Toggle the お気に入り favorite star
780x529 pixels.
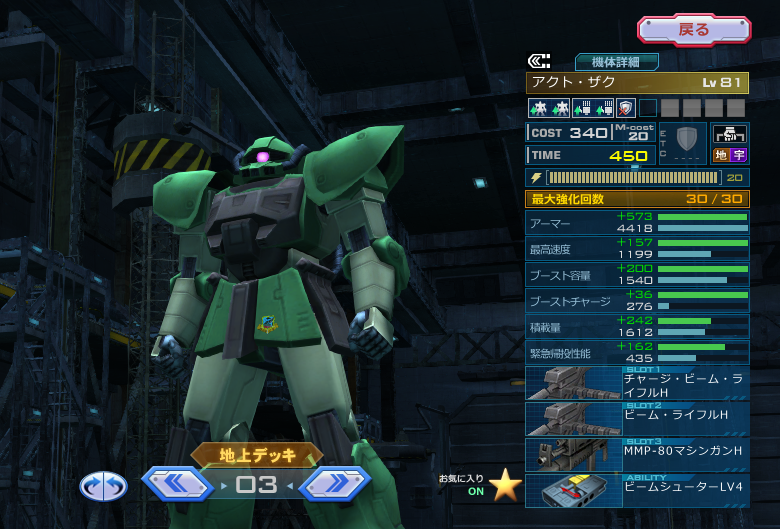(505, 485)
